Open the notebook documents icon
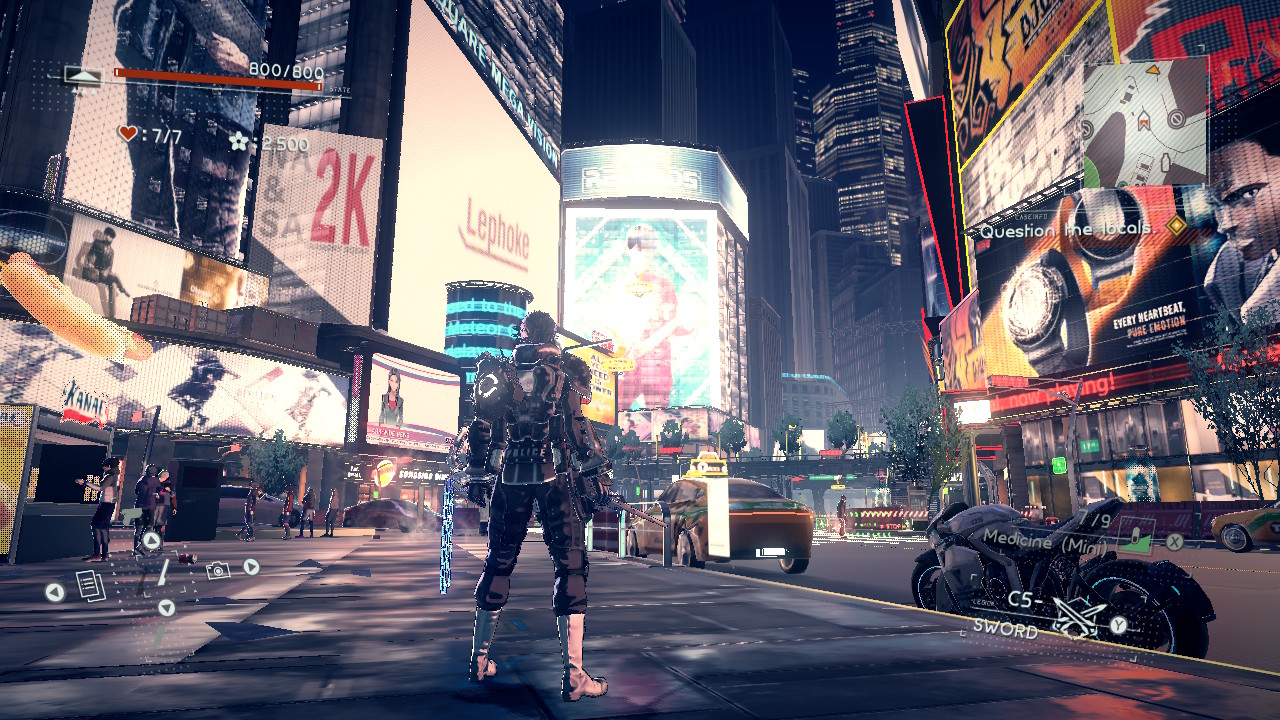 click(x=90, y=585)
